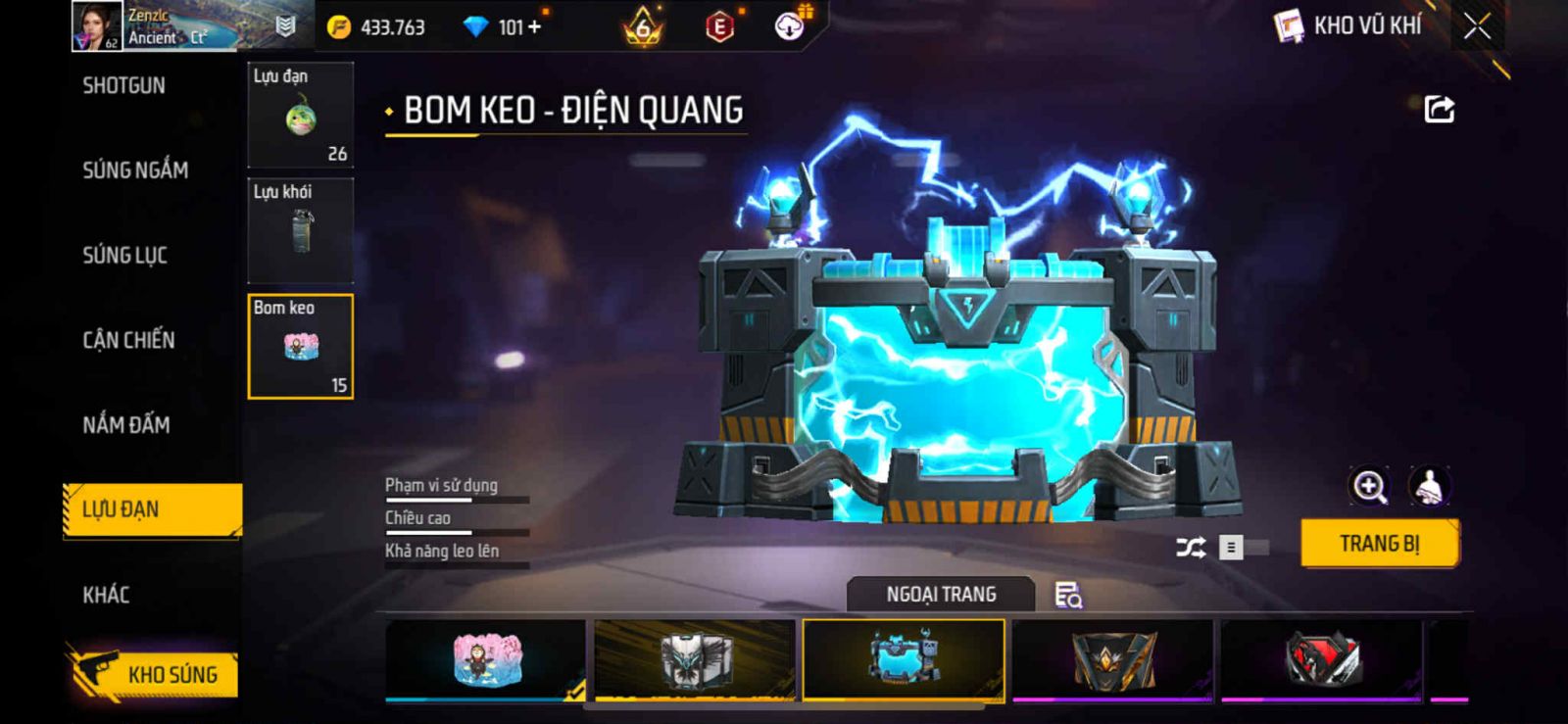Screen dimensions: 1568x724
Task: Open the Cận Chiến category
Action: point(128,340)
